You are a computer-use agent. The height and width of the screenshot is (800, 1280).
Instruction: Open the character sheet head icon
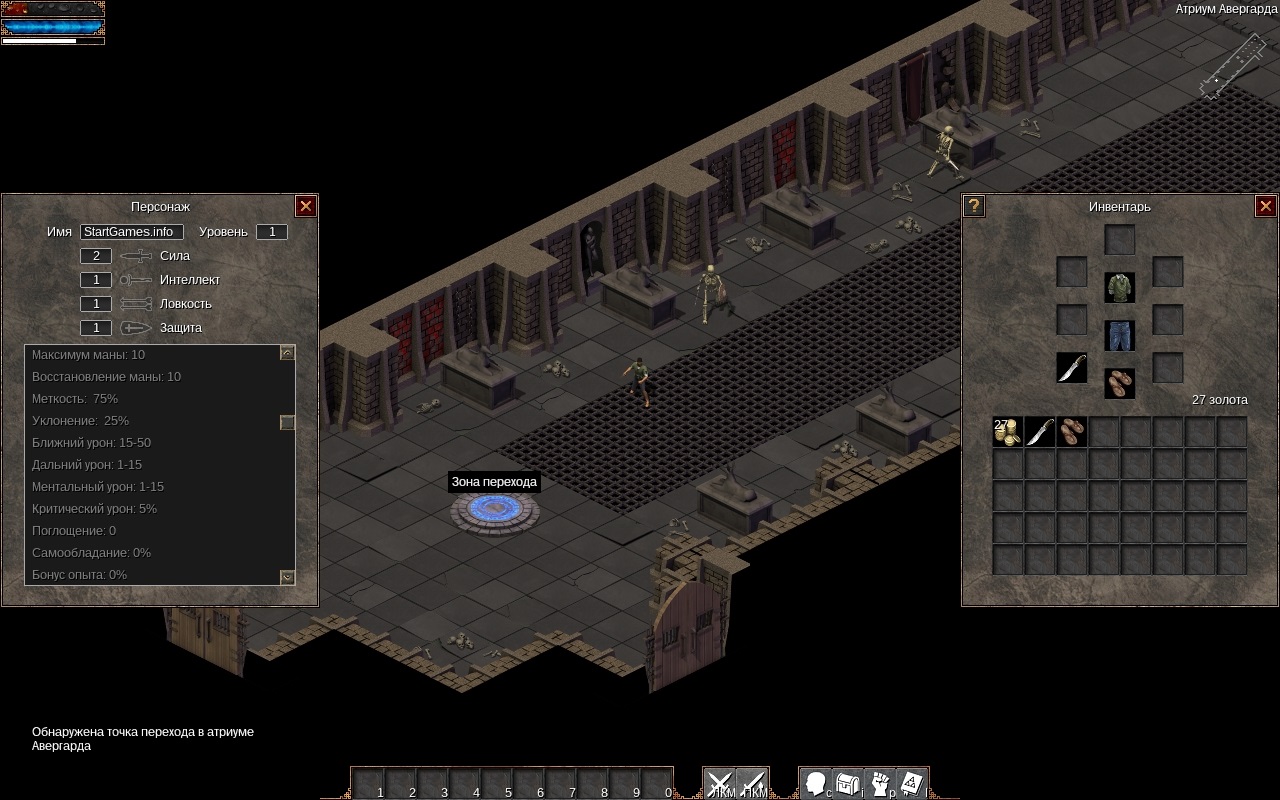(816, 782)
